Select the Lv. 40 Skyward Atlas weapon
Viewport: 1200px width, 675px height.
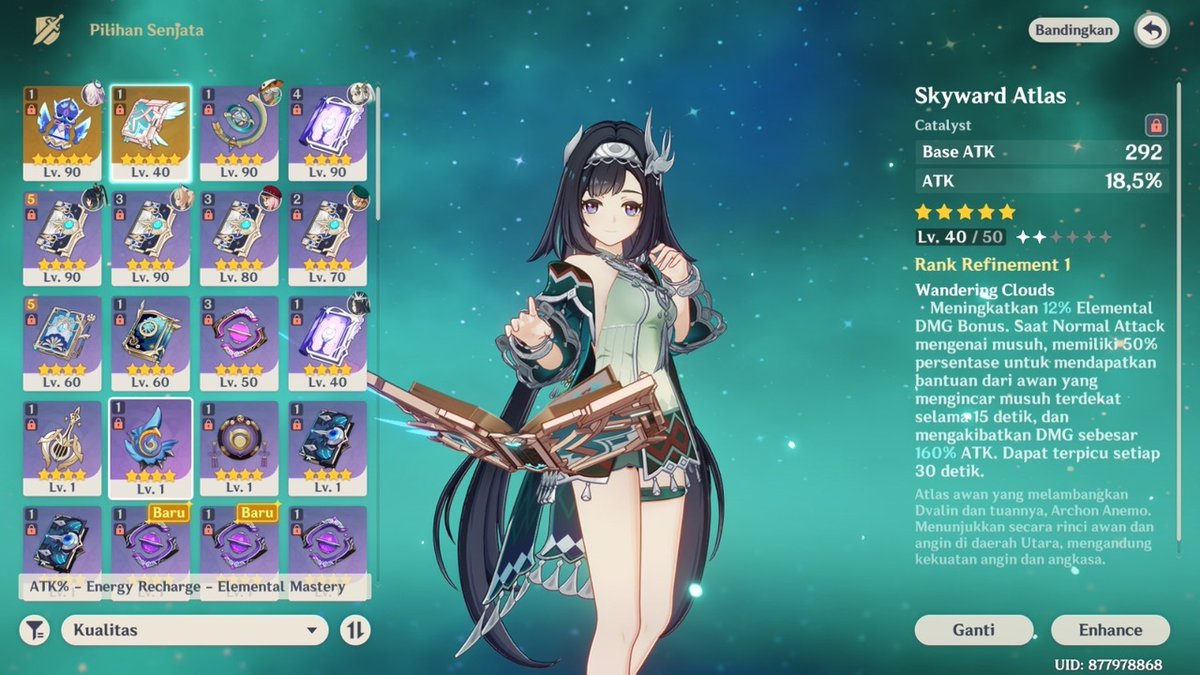click(150, 131)
